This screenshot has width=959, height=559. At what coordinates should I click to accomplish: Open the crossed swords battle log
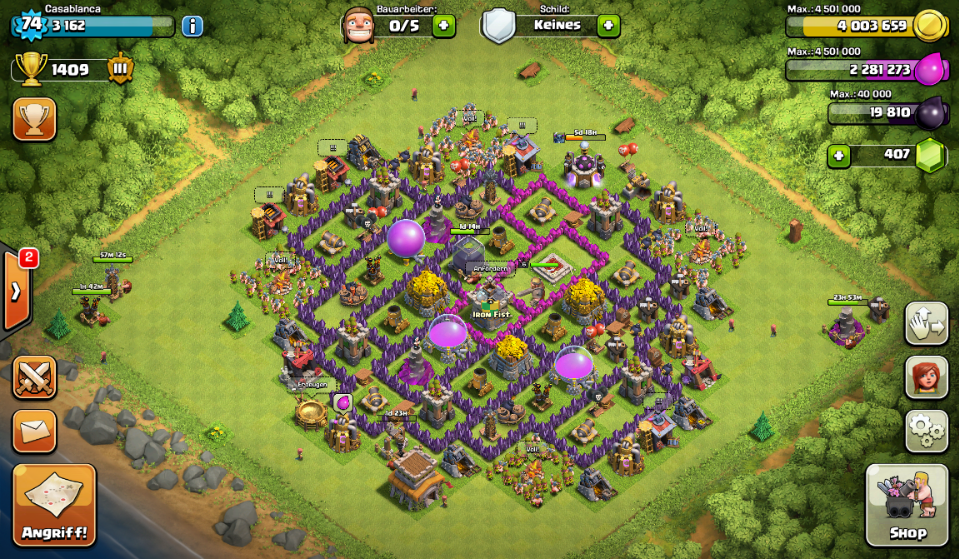(34, 378)
